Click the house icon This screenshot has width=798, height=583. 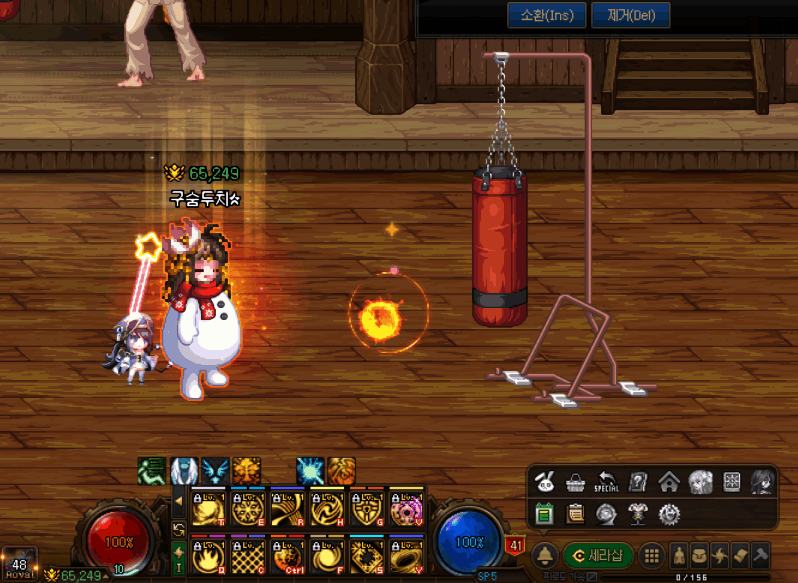coord(669,482)
